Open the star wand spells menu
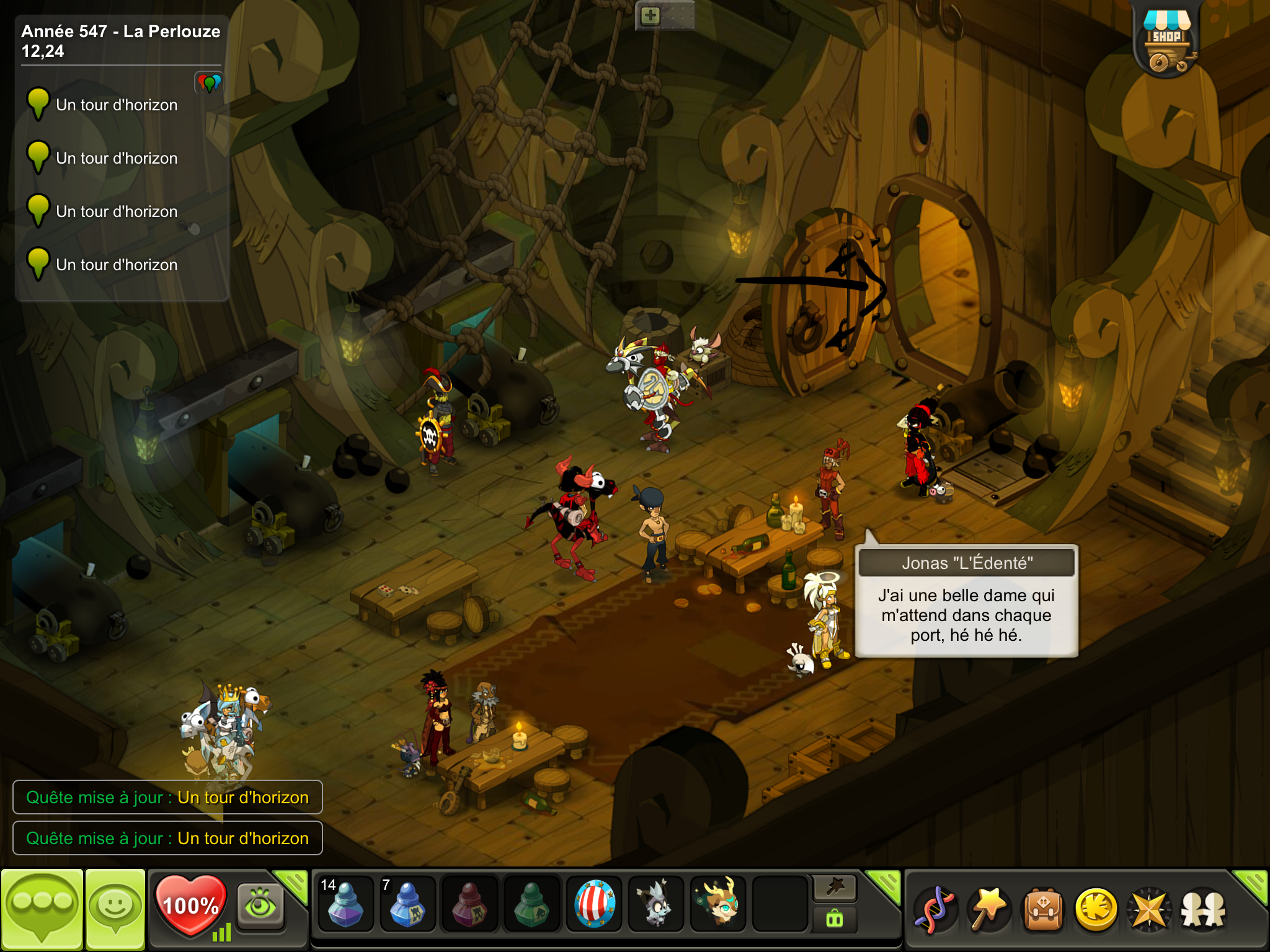This screenshot has height=952, width=1270. (x=990, y=910)
